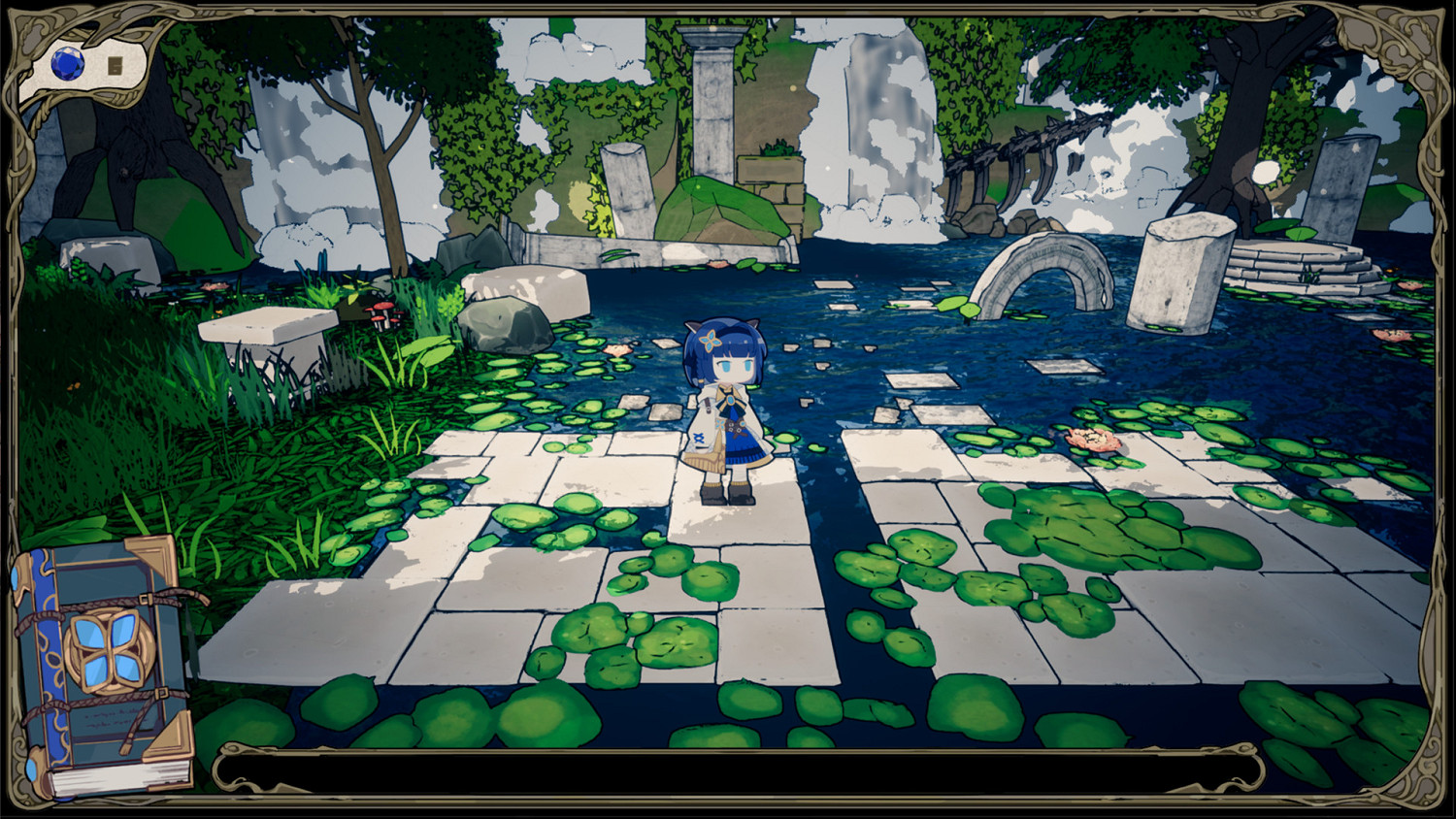Viewport: 1456px width, 819px height.
Task: Open the small book icon beside the gem
Action: click(116, 64)
